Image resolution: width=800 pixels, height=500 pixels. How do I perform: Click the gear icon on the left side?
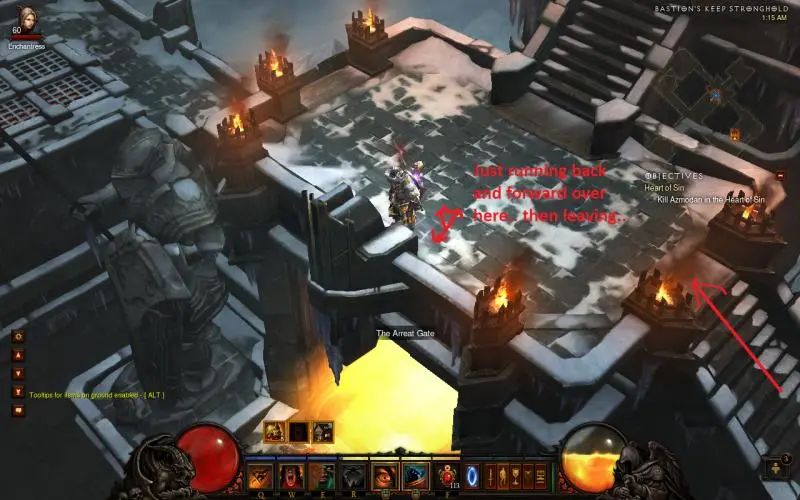pos(18,337)
